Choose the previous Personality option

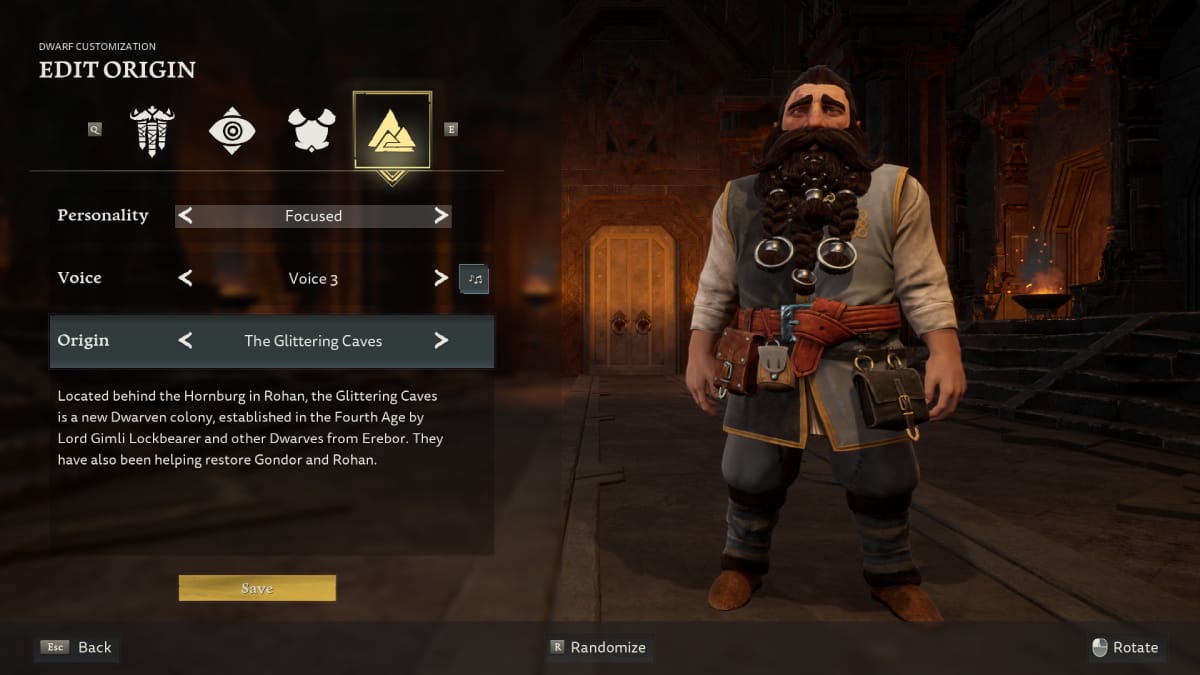185,216
